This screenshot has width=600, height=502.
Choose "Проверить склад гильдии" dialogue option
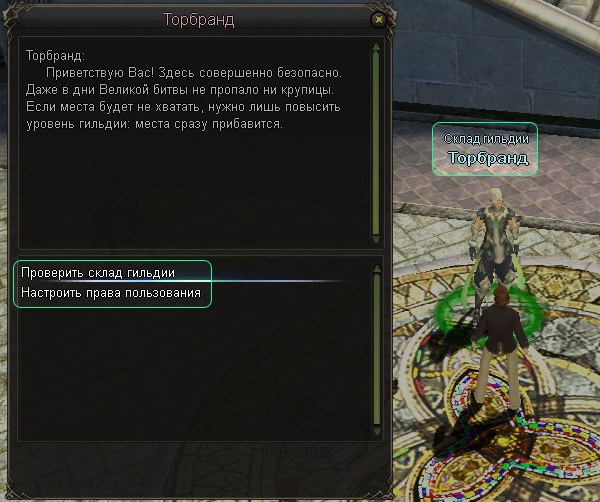click(98, 273)
